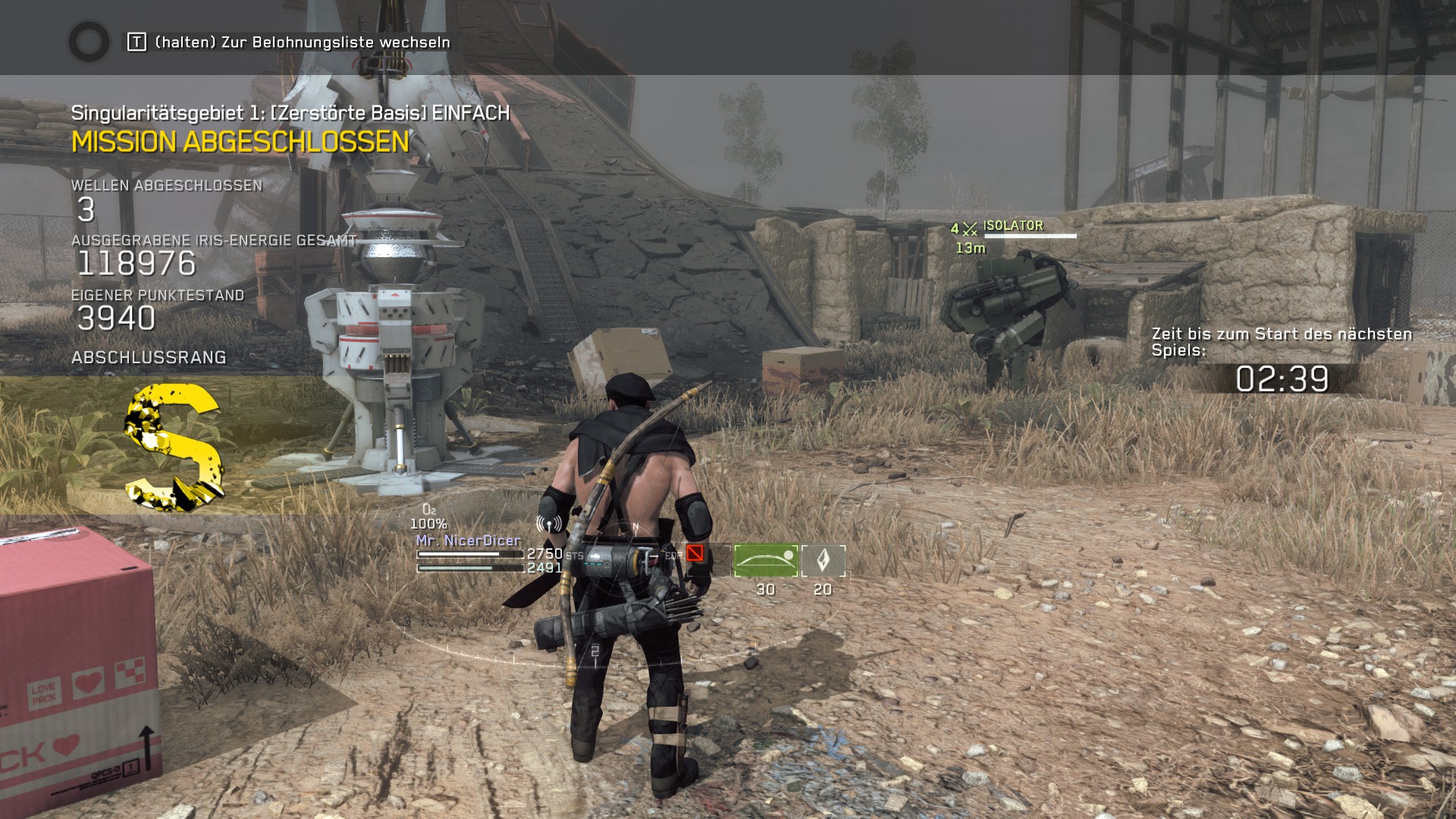Screen dimensions: 1456x819
Task: Click the ISOLATOR target marker label
Action: point(1012,225)
